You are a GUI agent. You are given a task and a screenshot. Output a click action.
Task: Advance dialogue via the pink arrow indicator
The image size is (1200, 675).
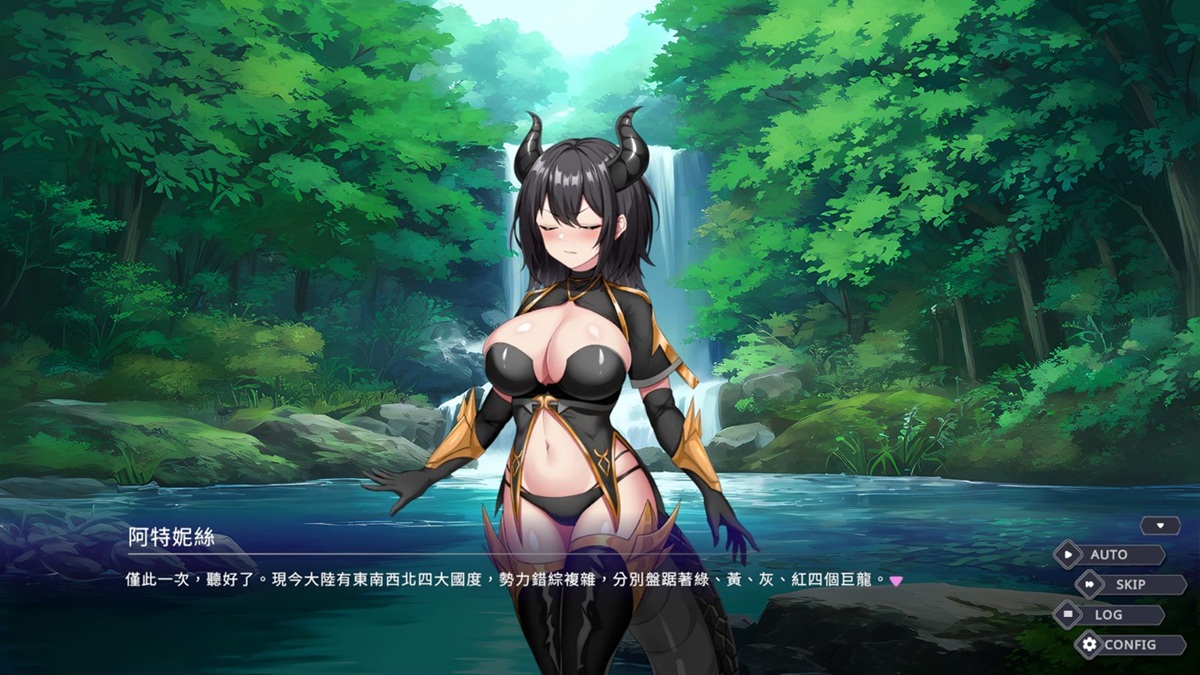896,580
